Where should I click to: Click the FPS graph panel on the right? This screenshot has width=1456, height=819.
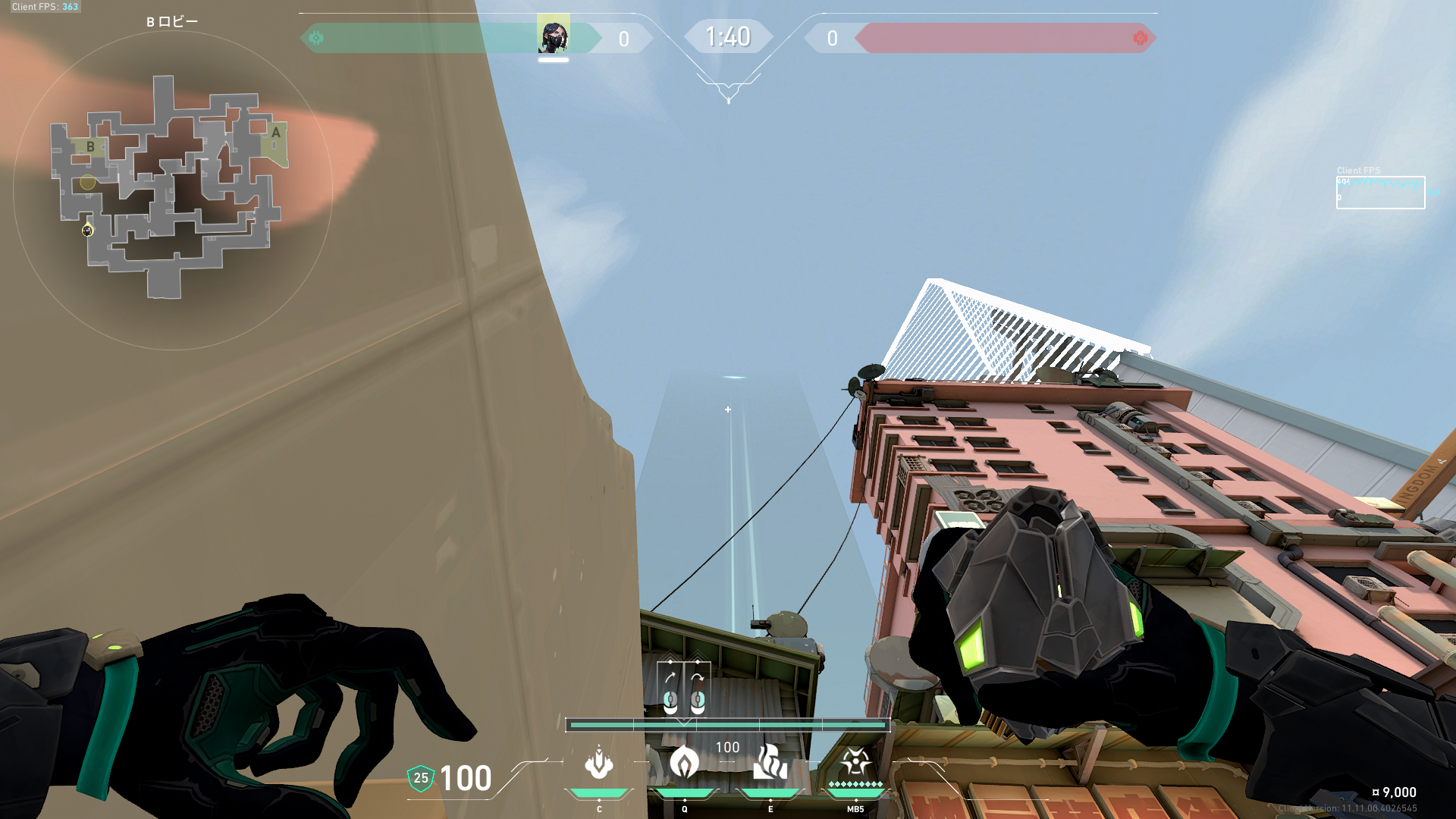coord(1380,192)
